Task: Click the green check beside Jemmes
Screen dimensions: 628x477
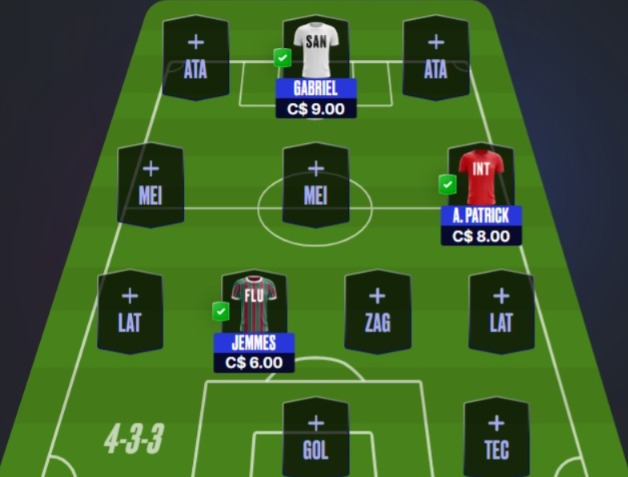Action: (221, 311)
